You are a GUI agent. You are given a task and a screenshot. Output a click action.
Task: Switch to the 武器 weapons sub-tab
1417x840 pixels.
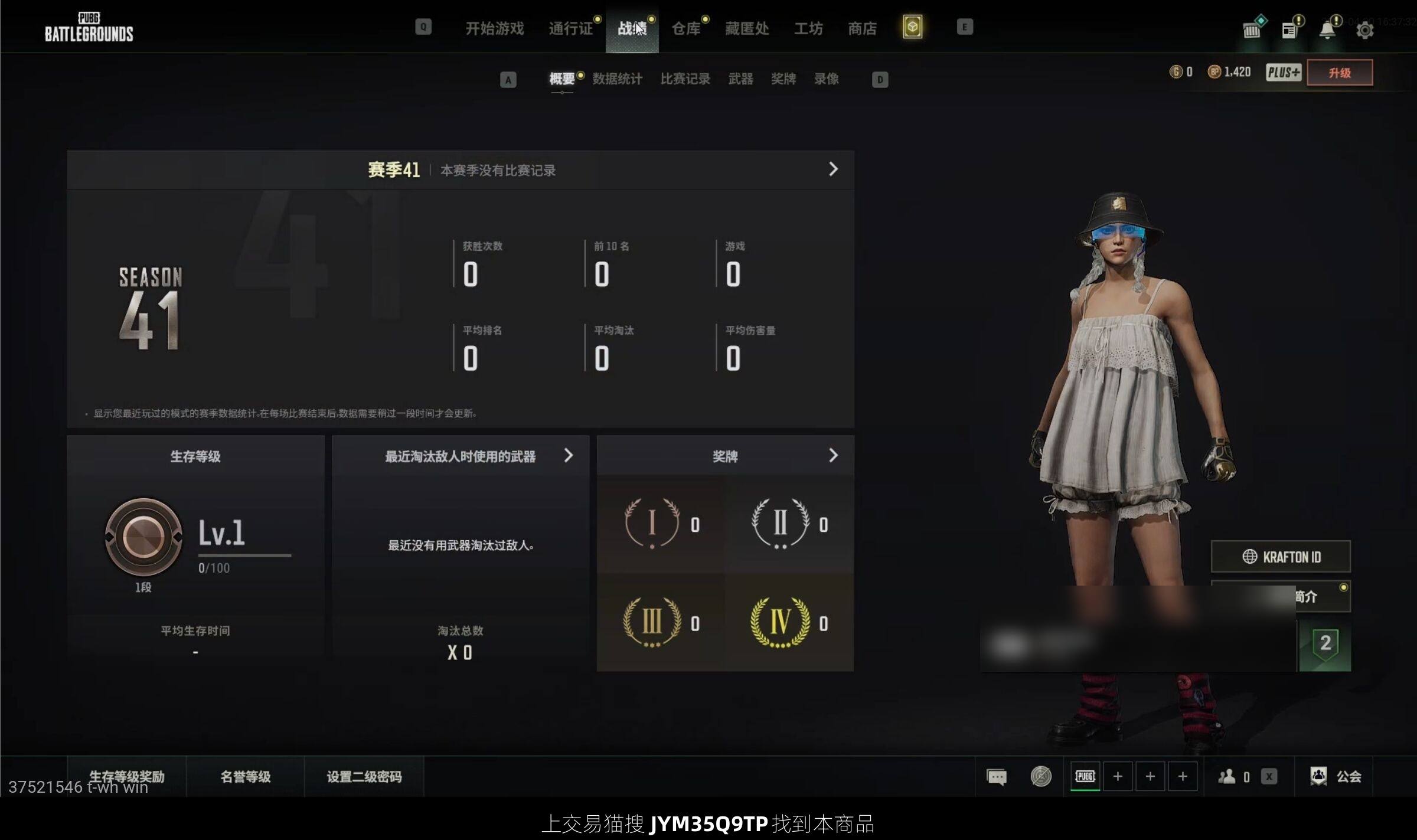click(740, 79)
